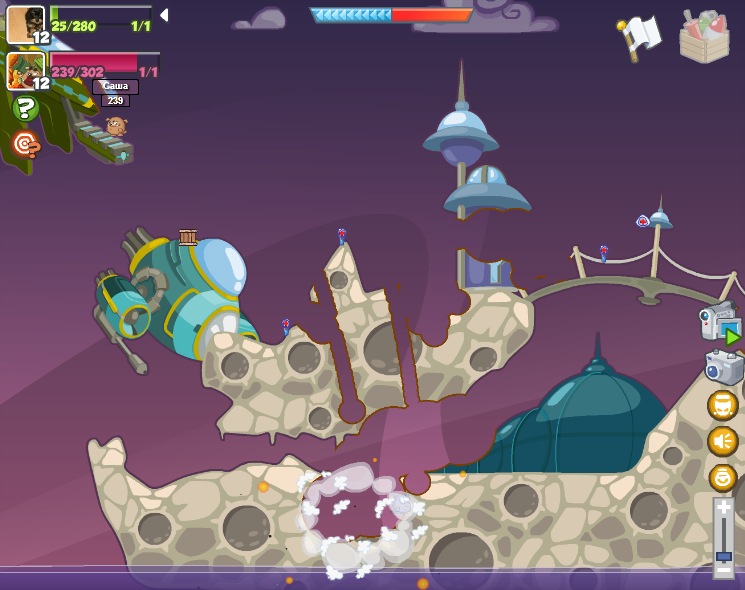Viewport: 745px width, 590px height.
Task: Zoom out with the minus button
Action: 723,569
